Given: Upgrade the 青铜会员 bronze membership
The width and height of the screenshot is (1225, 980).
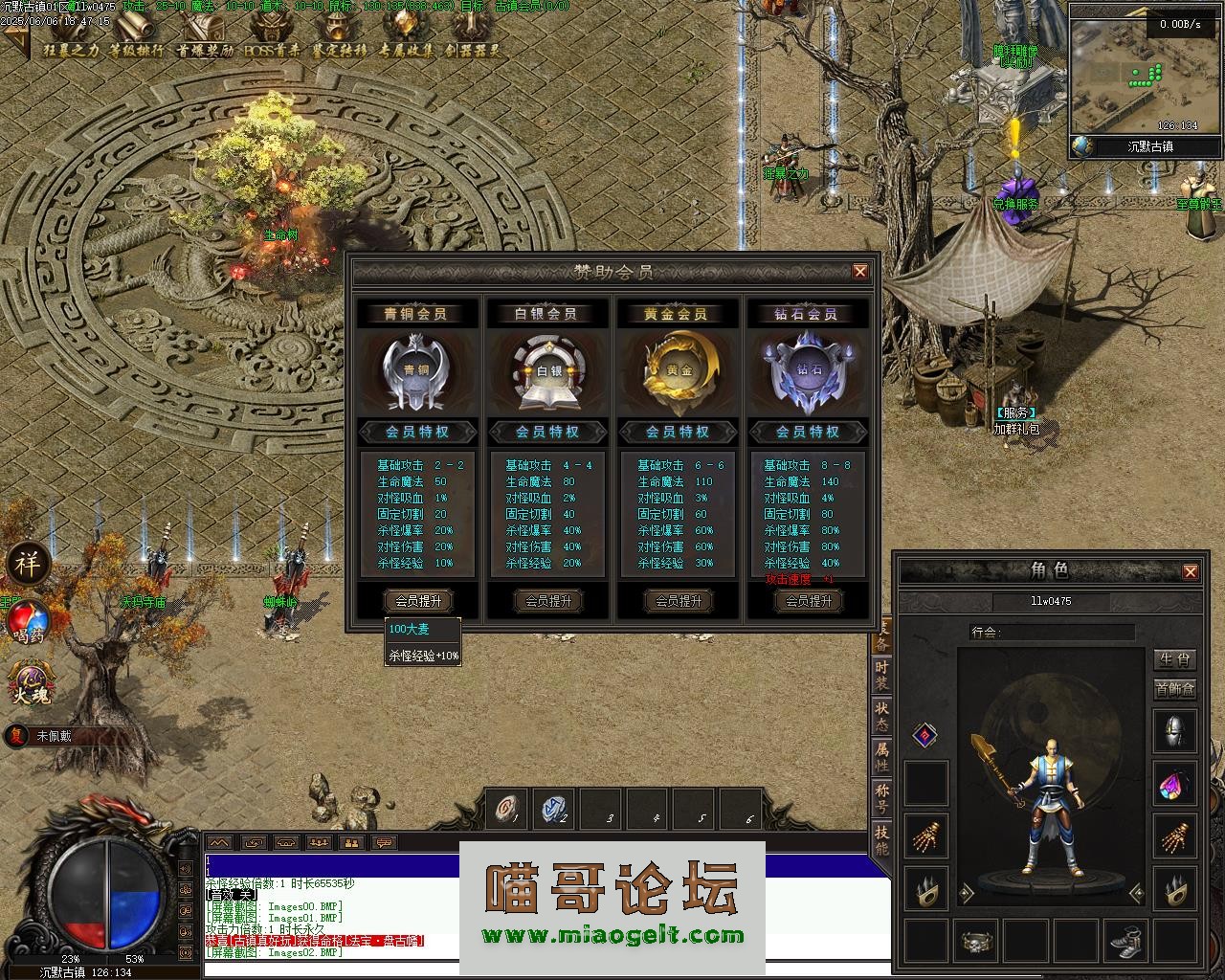Looking at the screenshot, I should (418, 601).
